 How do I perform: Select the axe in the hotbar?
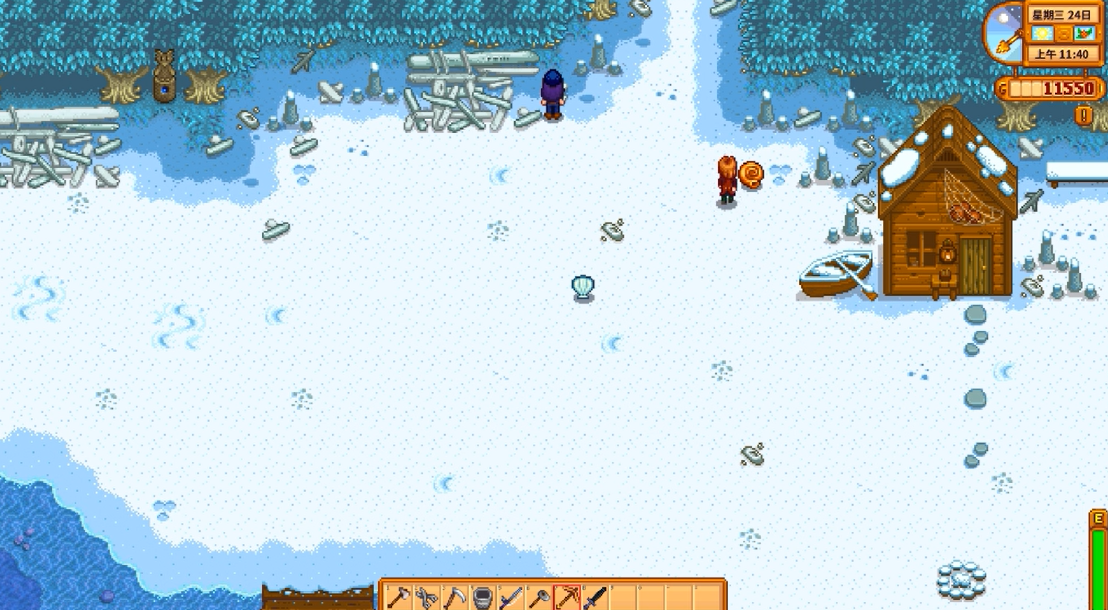pyautogui.click(x=399, y=597)
